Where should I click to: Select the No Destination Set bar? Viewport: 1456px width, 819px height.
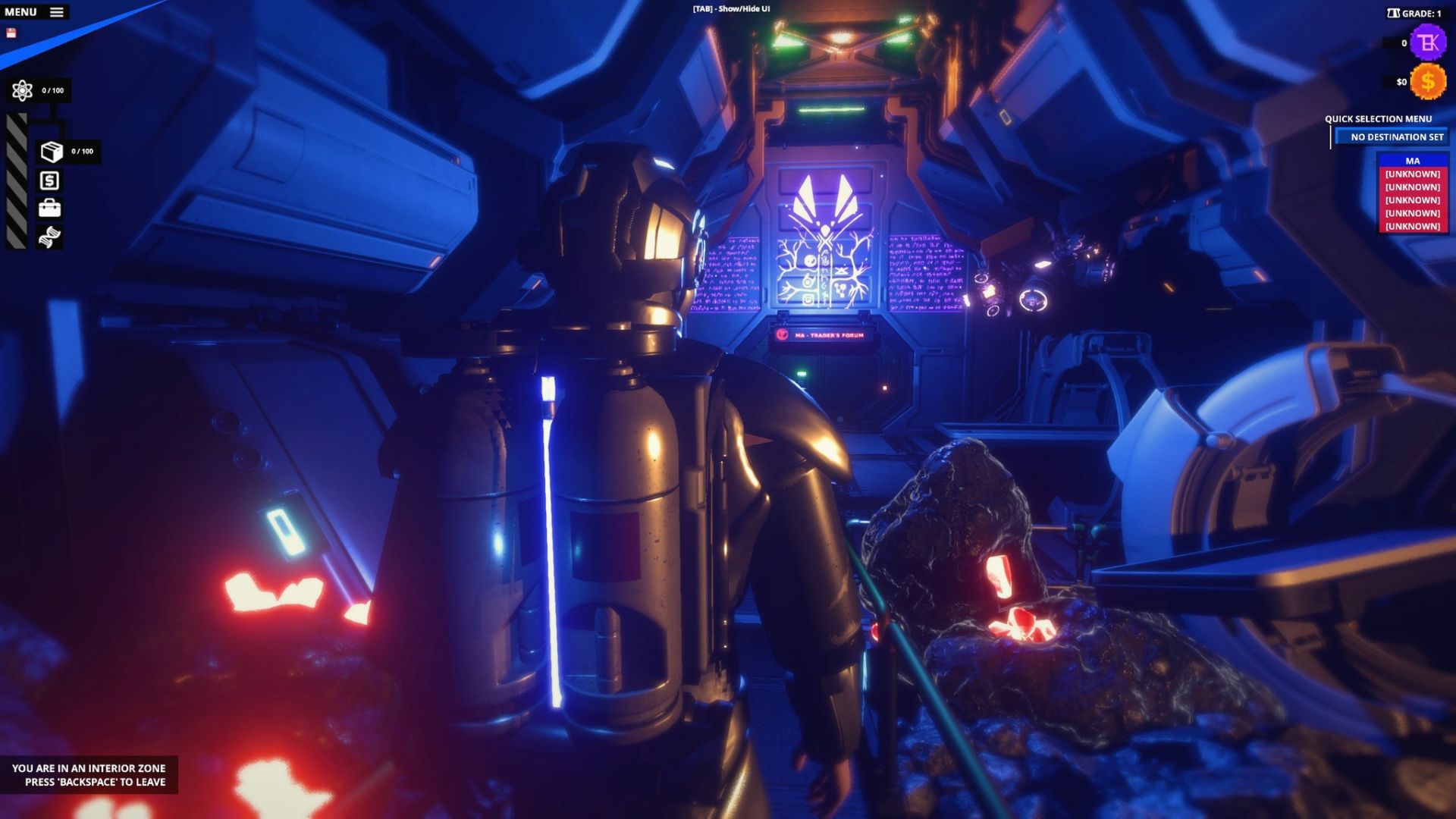pos(1396,137)
